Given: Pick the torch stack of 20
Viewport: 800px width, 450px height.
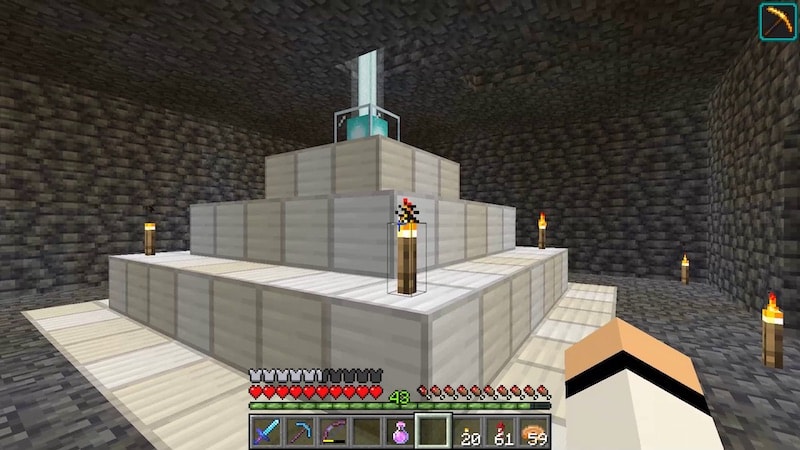Looking at the screenshot, I should 467,432.
